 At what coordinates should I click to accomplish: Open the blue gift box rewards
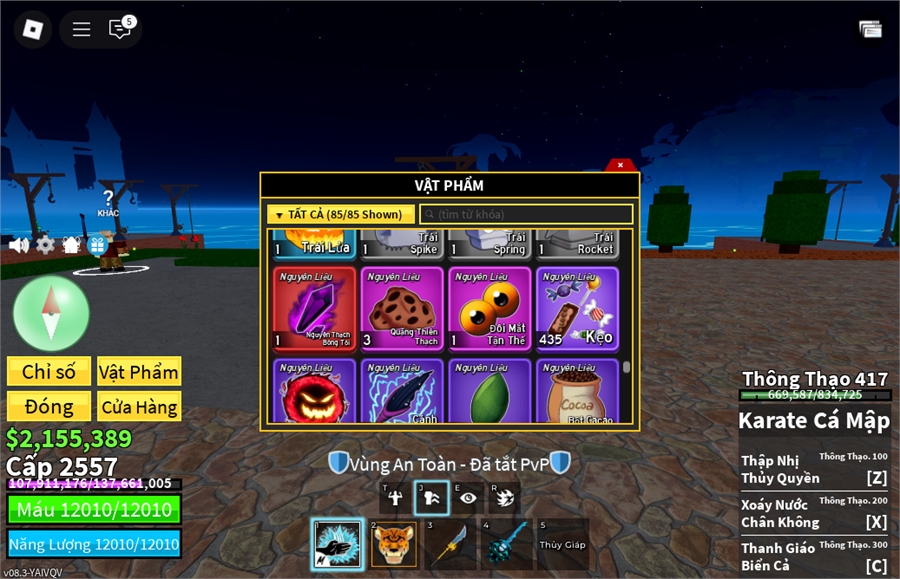97,245
